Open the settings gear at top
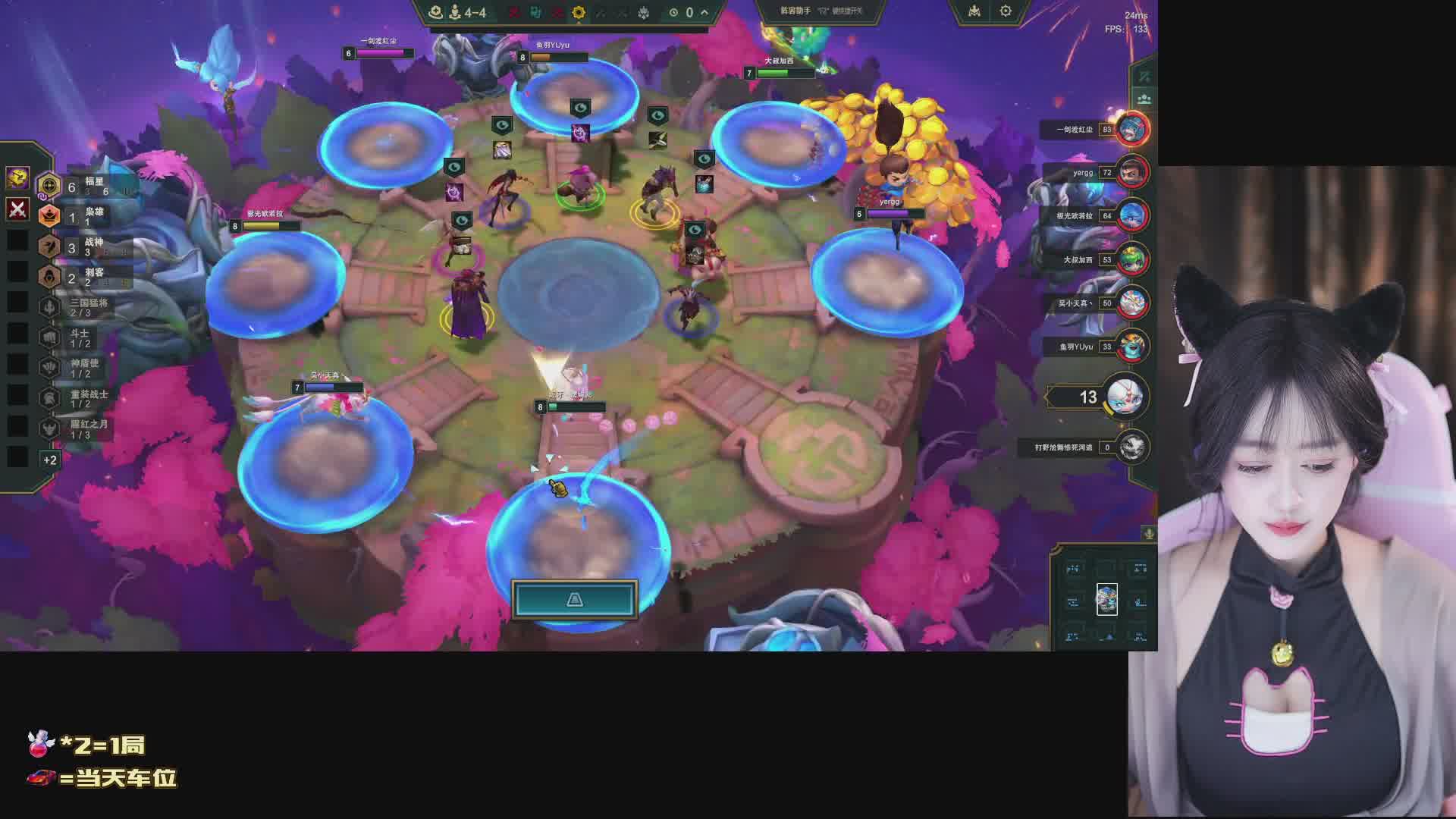This screenshot has height=819, width=1456. point(1006,11)
